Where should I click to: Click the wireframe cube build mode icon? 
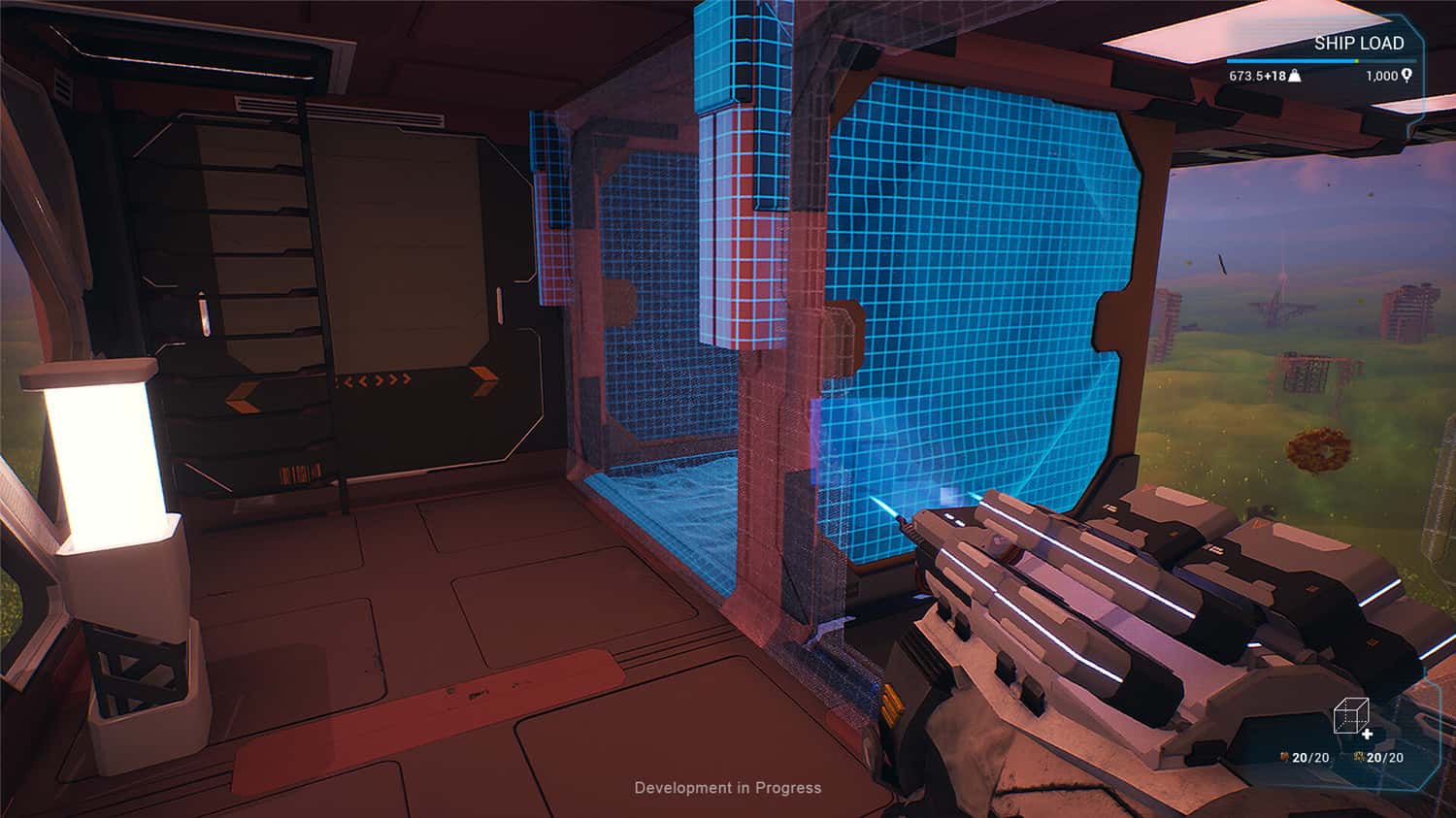click(1351, 718)
